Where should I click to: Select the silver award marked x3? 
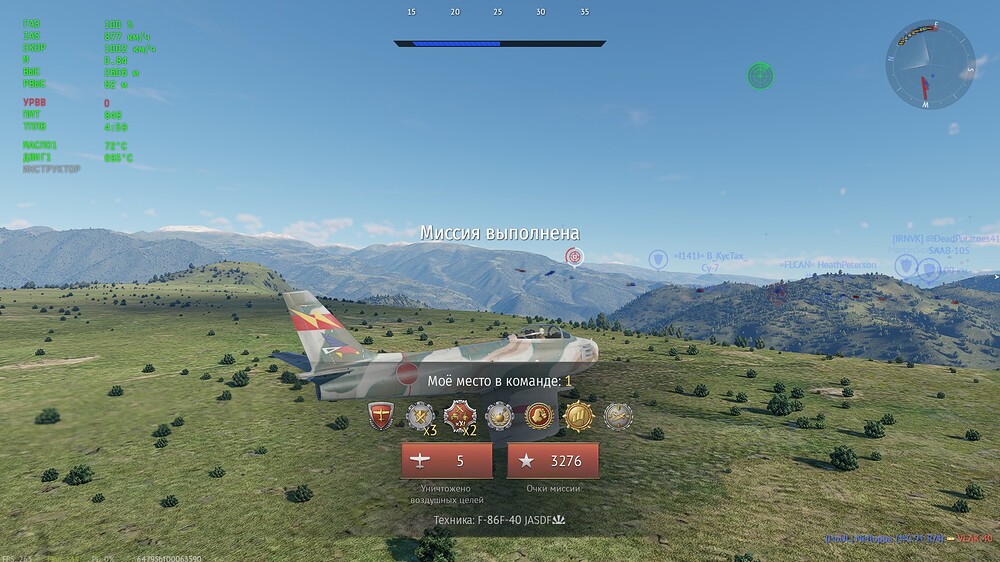[x=420, y=415]
